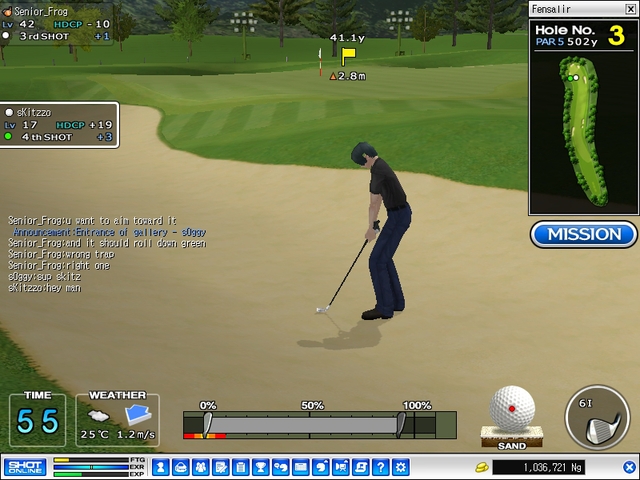640x480 pixels.
Task: Open the question mark help icon
Action: 380,467
